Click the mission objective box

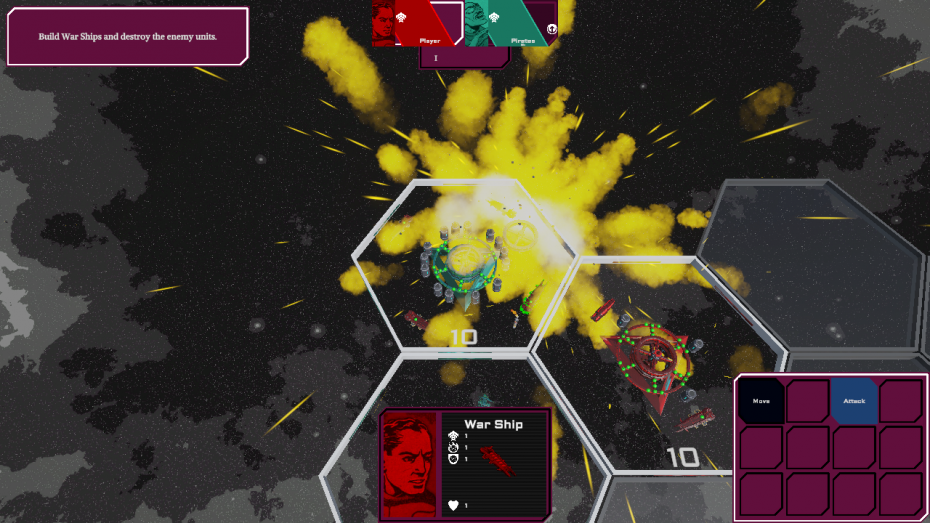(127, 37)
